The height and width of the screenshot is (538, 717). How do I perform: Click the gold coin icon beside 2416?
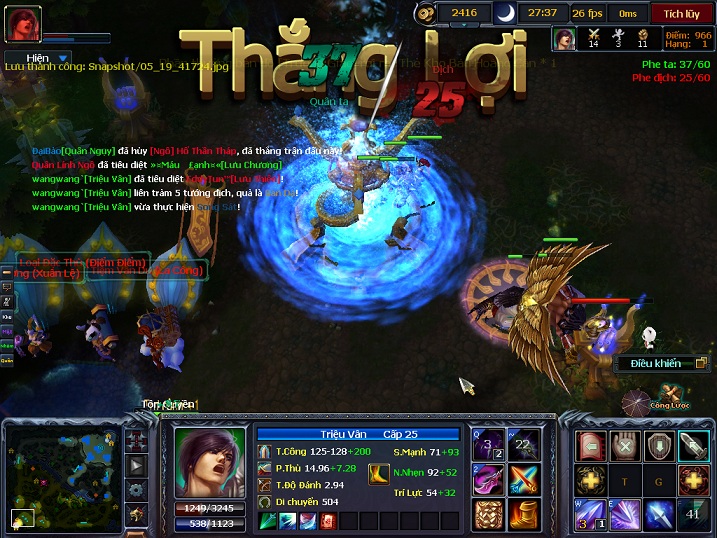click(x=426, y=13)
